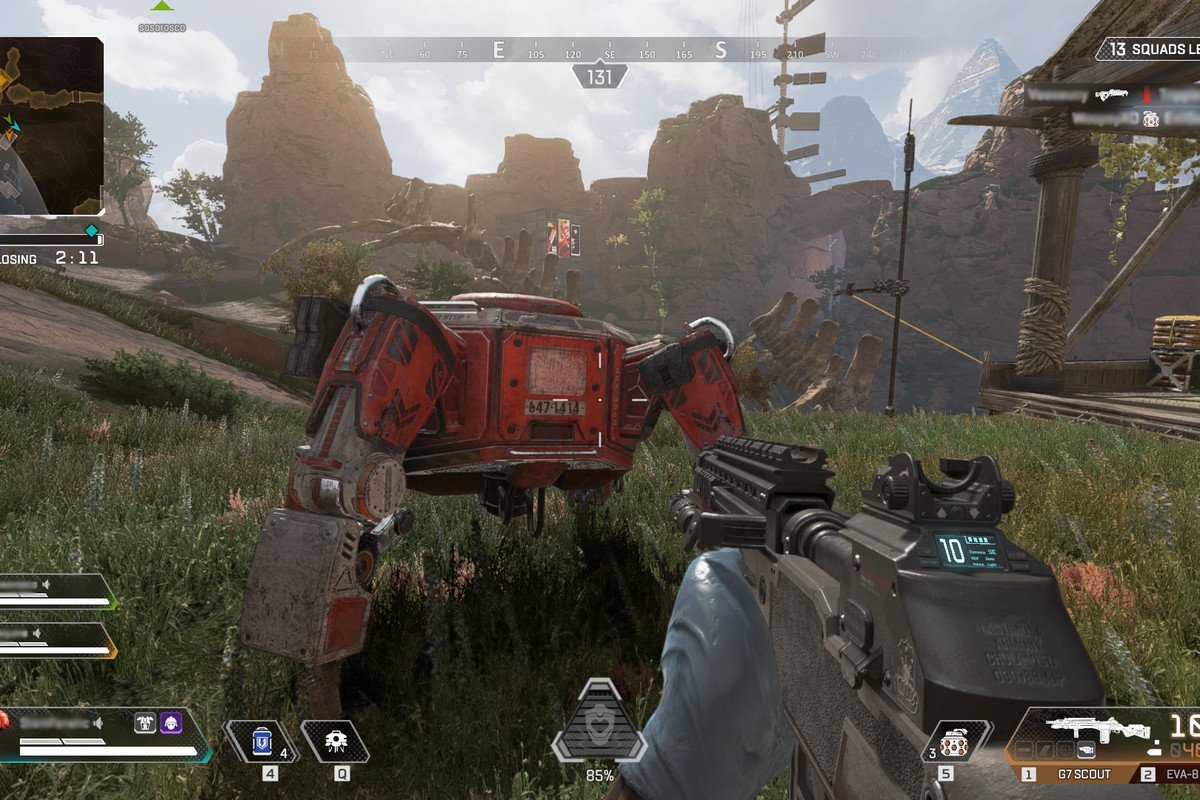The width and height of the screenshot is (1200, 800).
Task: Choose the grenade ordnance slot
Action: [x=955, y=742]
